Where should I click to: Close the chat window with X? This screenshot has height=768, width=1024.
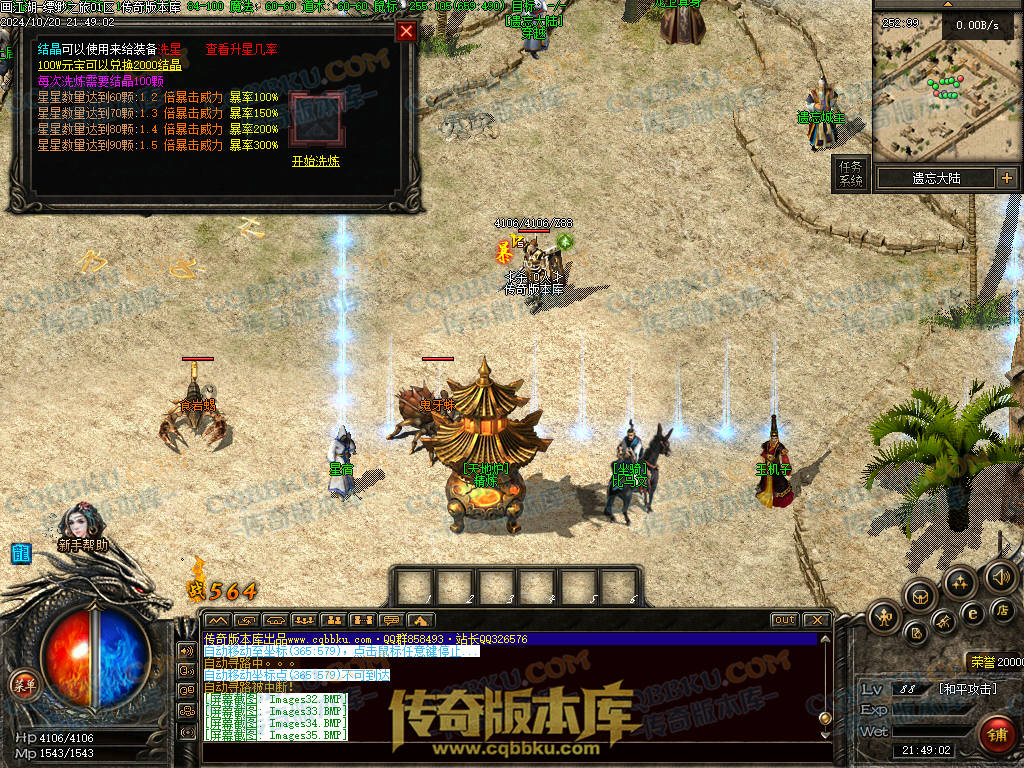(x=816, y=620)
